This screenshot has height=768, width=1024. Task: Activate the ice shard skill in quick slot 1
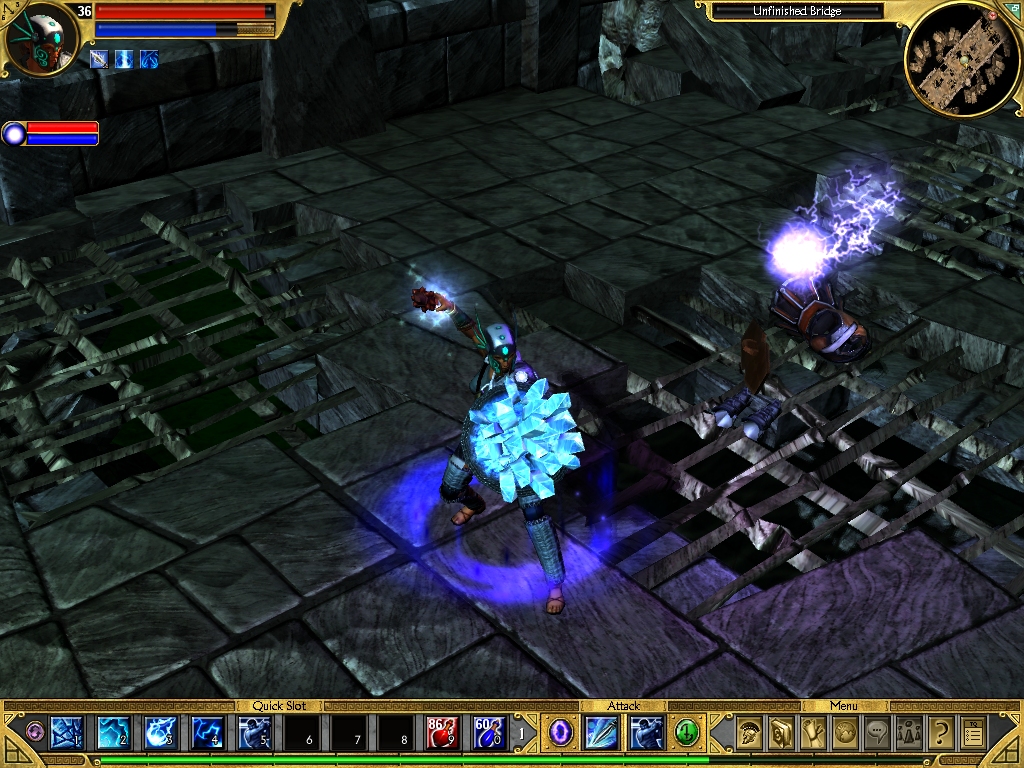point(65,733)
